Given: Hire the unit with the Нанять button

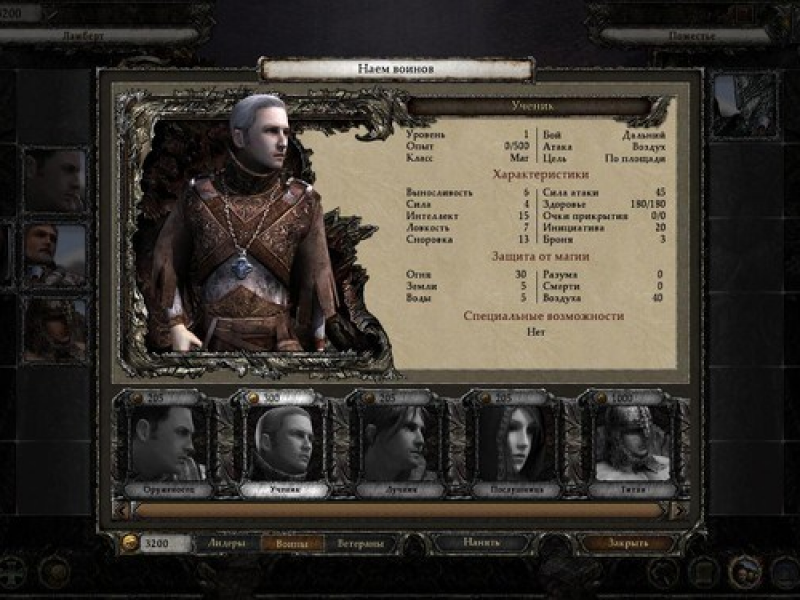Looking at the screenshot, I should coord(480,543).
